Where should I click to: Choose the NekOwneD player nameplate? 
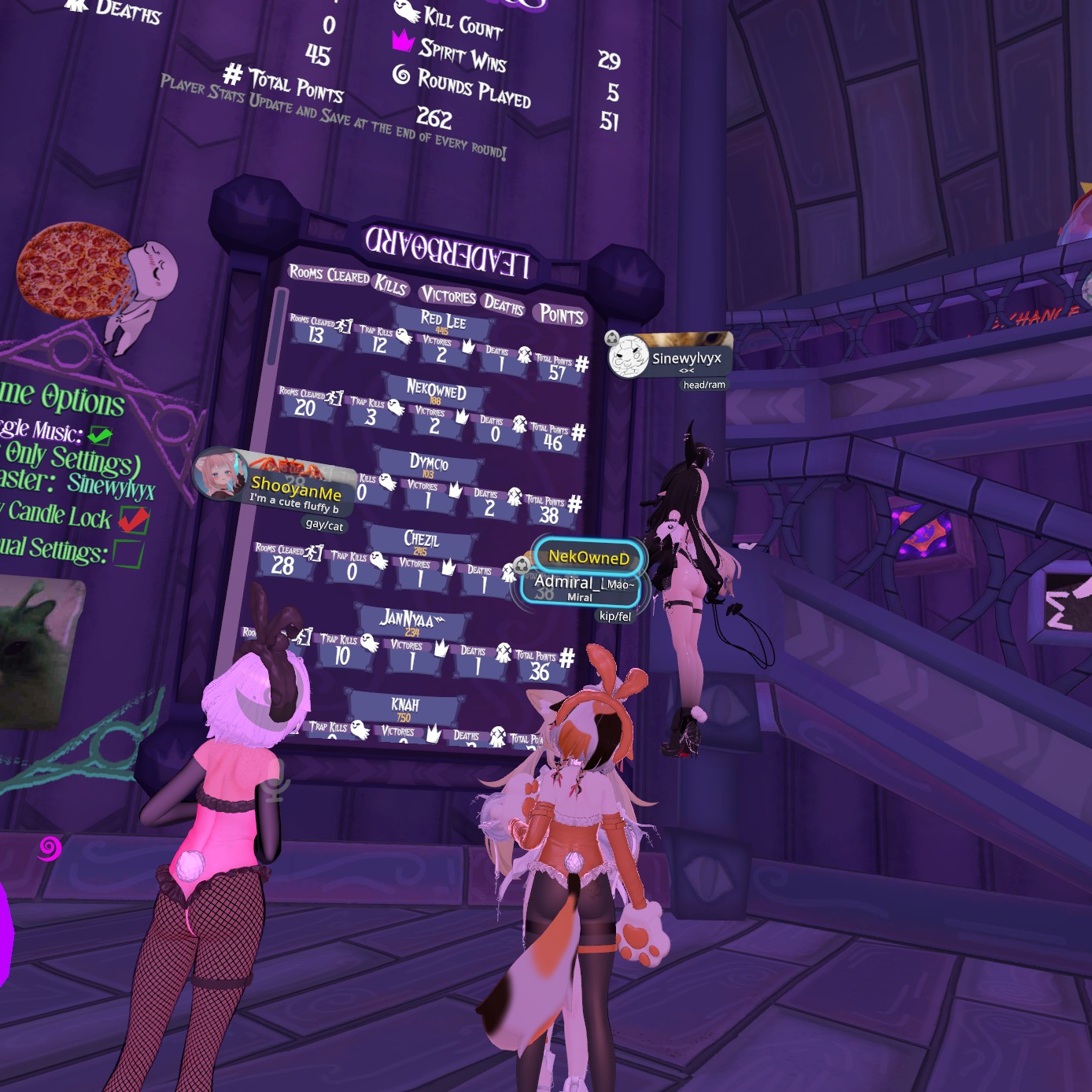(588, 558)
